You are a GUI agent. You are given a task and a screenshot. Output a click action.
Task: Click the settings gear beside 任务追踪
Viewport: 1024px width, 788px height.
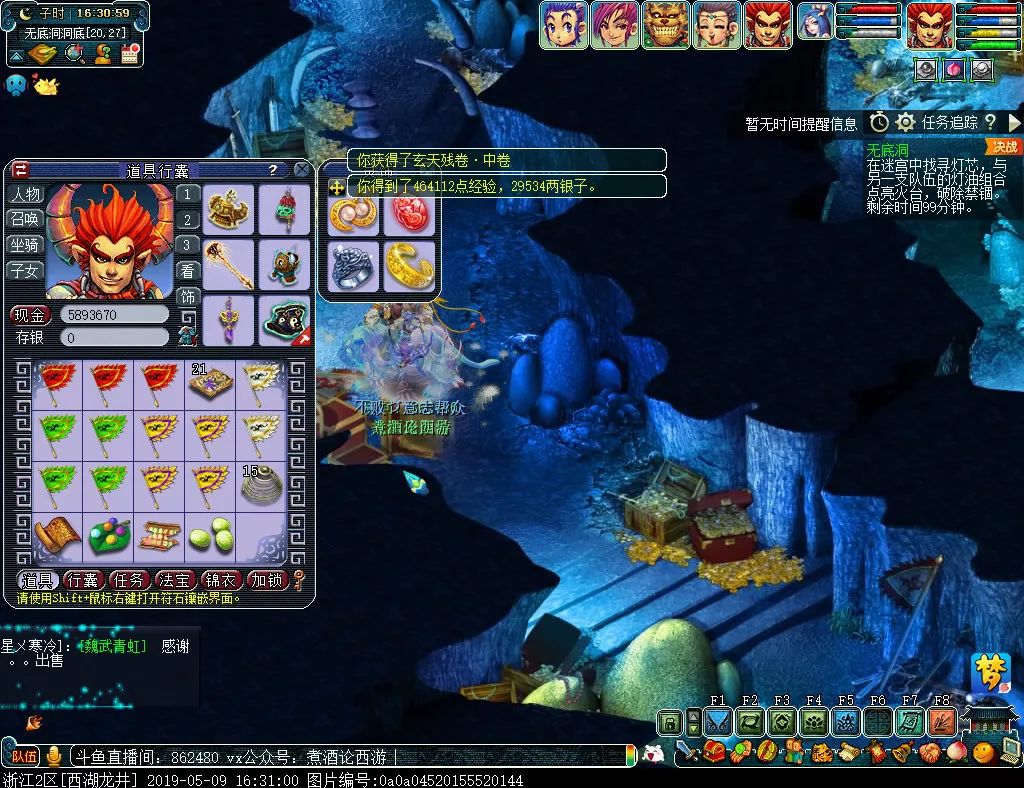[905, 122]
